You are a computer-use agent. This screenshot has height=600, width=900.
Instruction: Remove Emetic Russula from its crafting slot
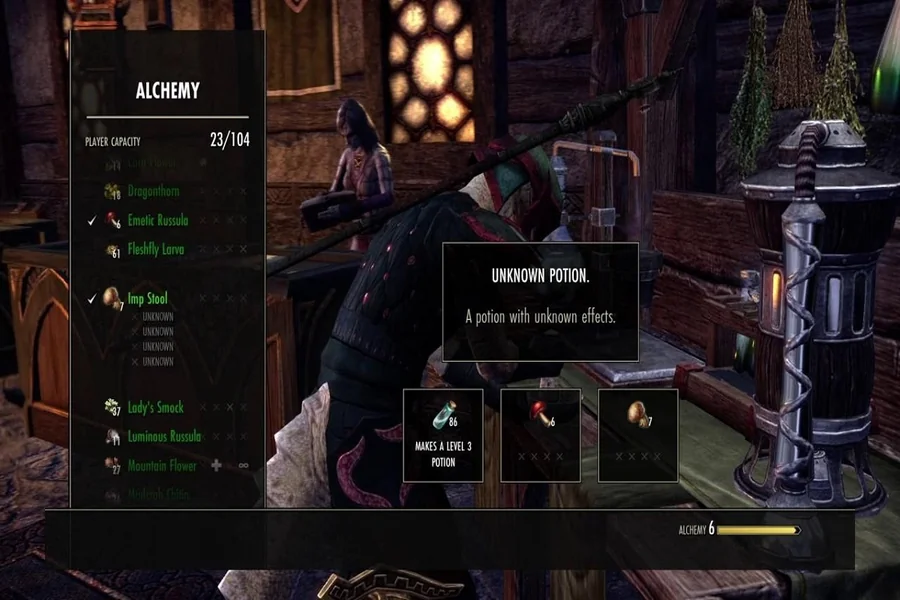[540, 434]
